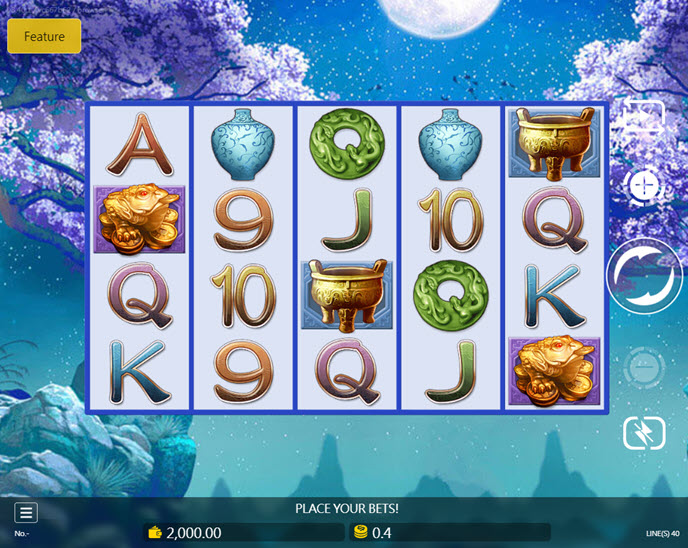This screenshot has width=688, height=548.
Task: Decrease the bet with the minus button
Action: coord(644,369)
